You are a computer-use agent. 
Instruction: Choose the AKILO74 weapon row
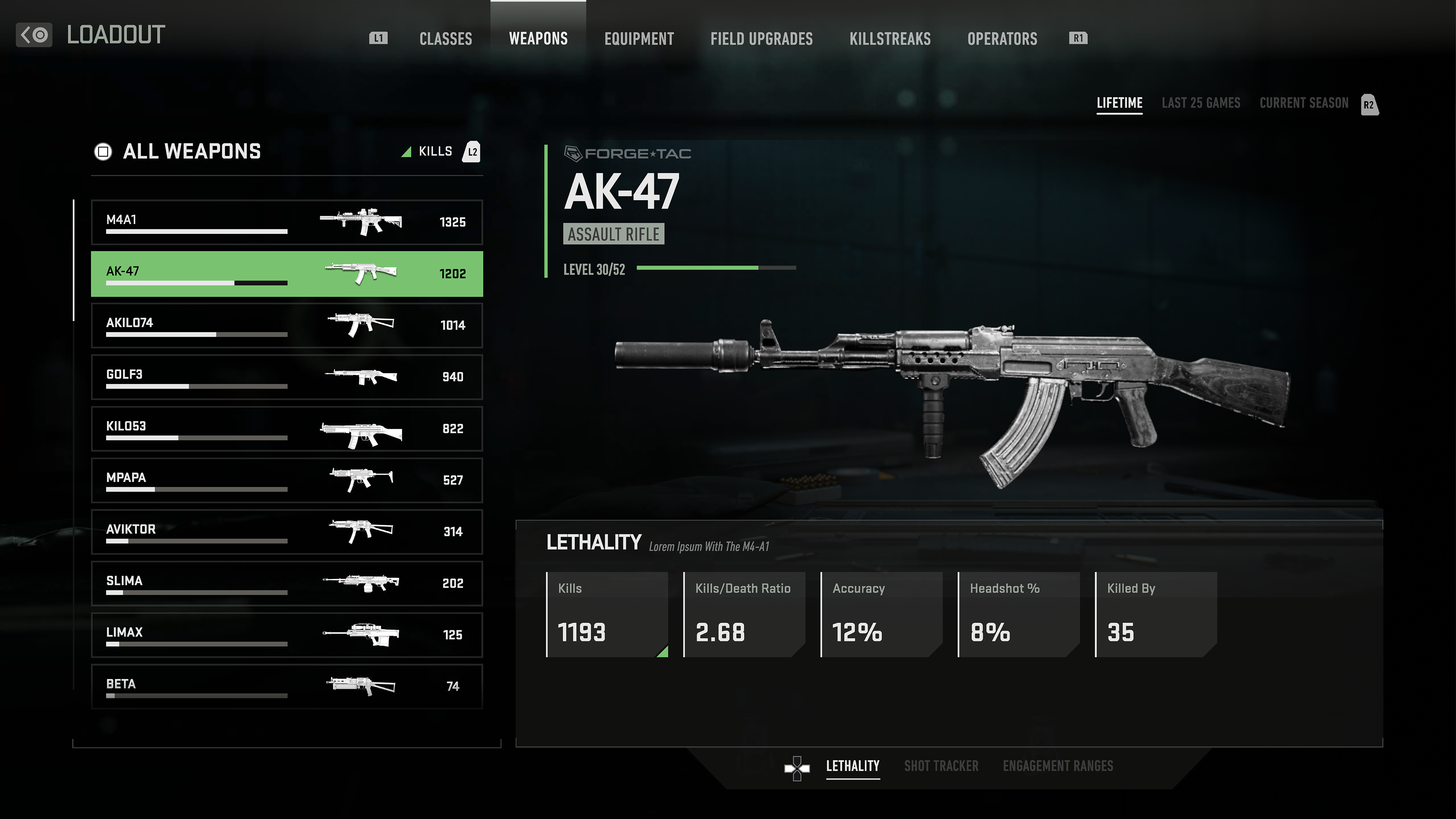click(287, 325)
